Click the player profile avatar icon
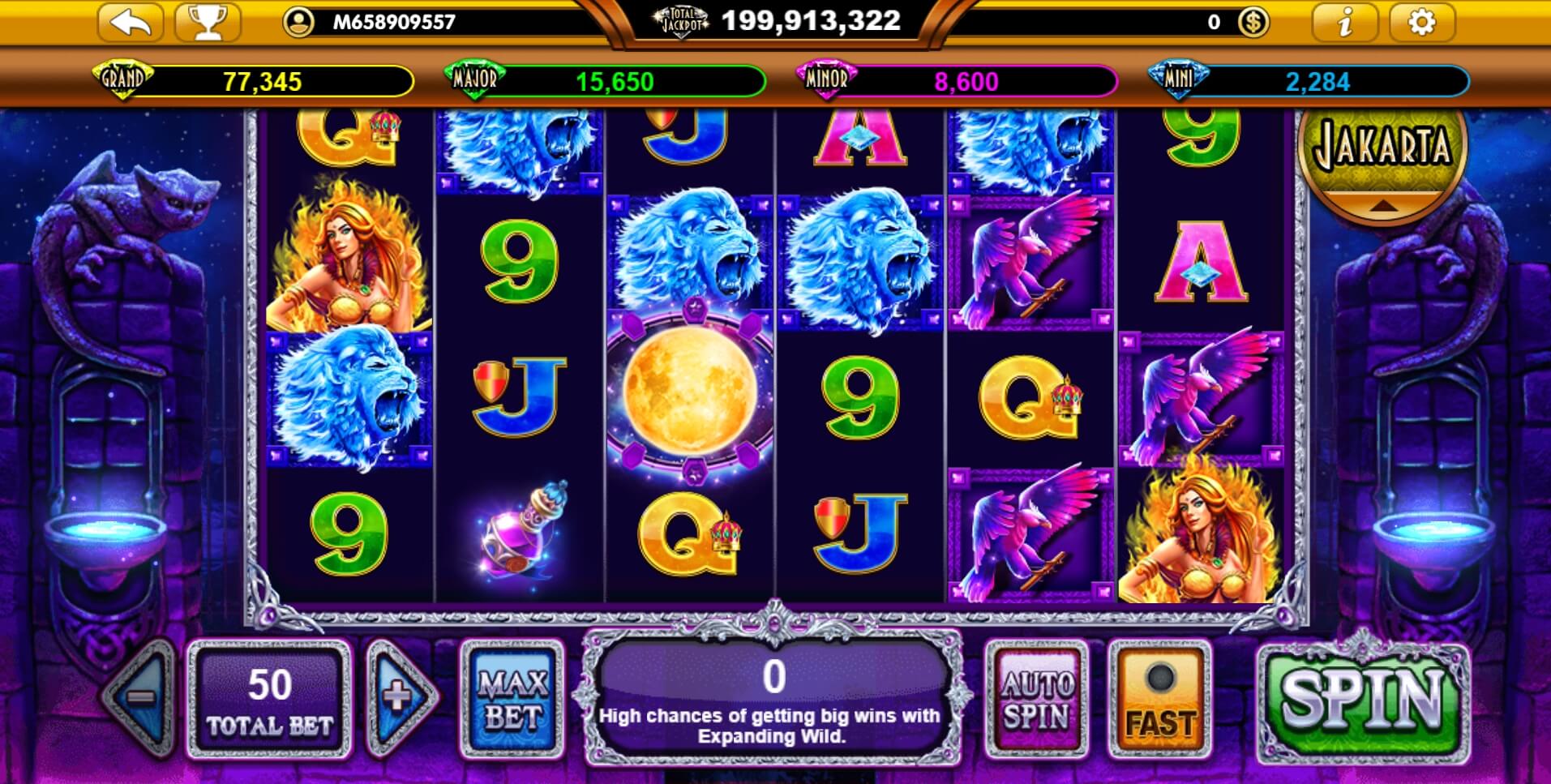The image size is (1551, 784). coord(300,22)
